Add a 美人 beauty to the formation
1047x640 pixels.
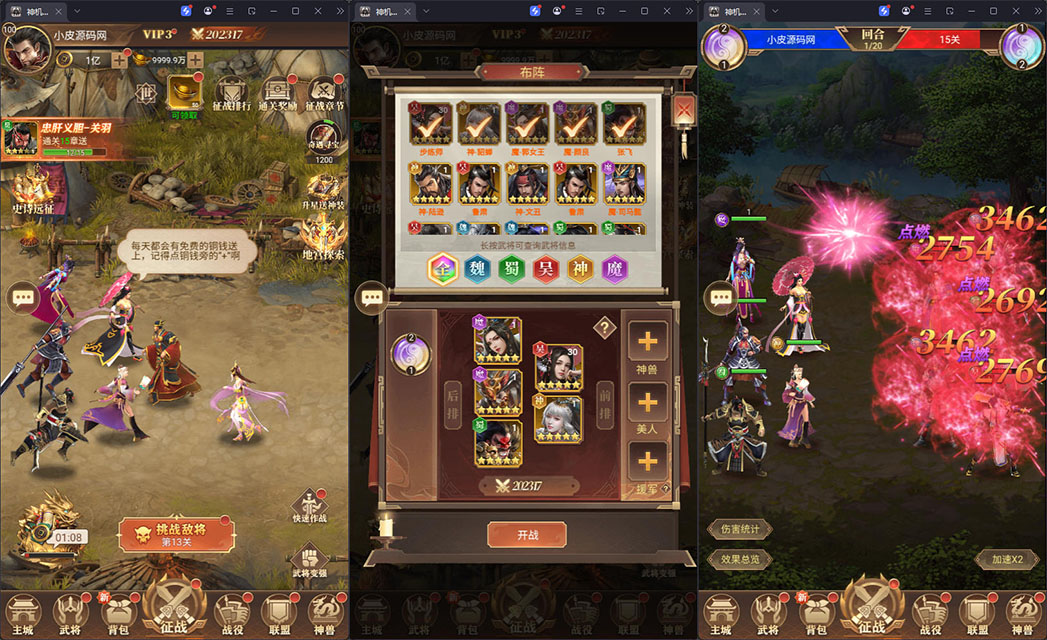[x=647, y=406]
